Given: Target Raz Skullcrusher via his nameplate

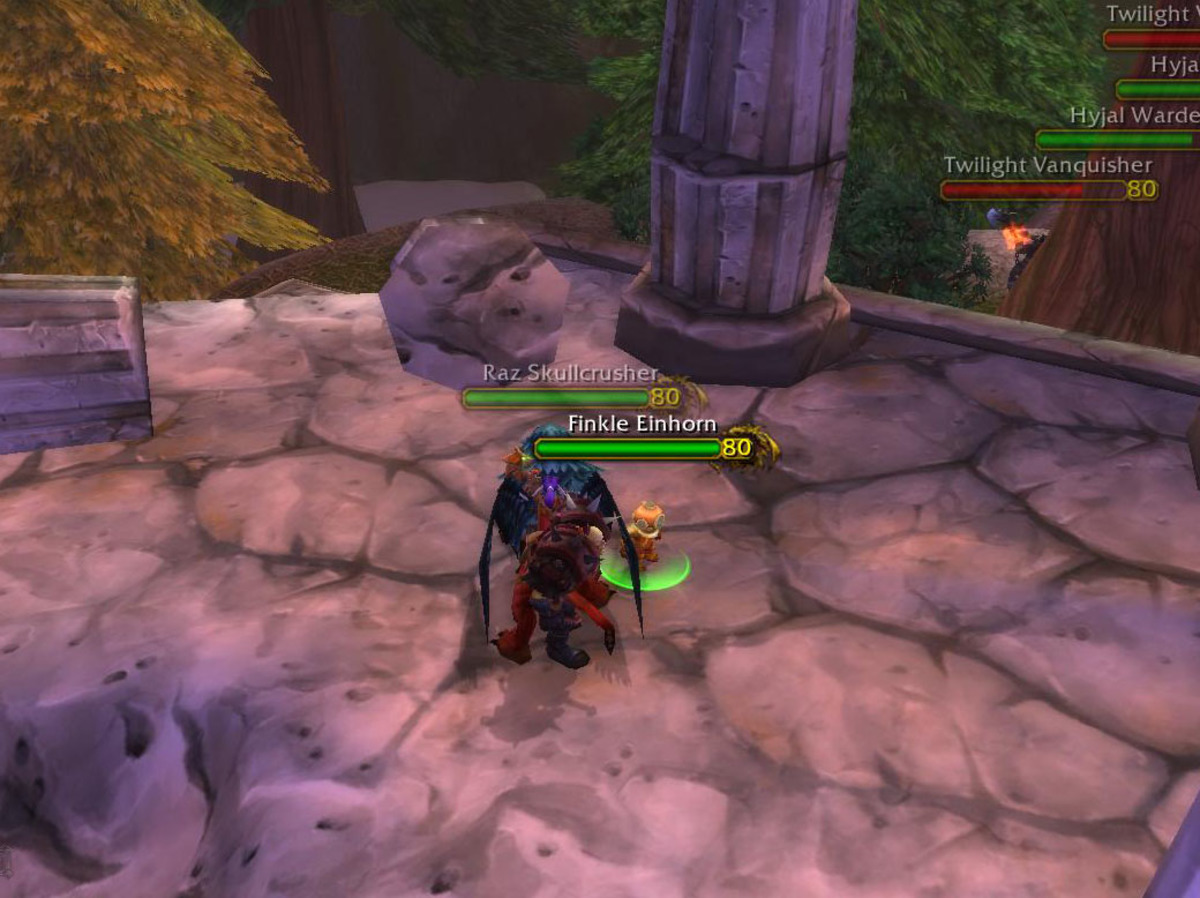Looking at the screenshot, I should pos(556,398).
